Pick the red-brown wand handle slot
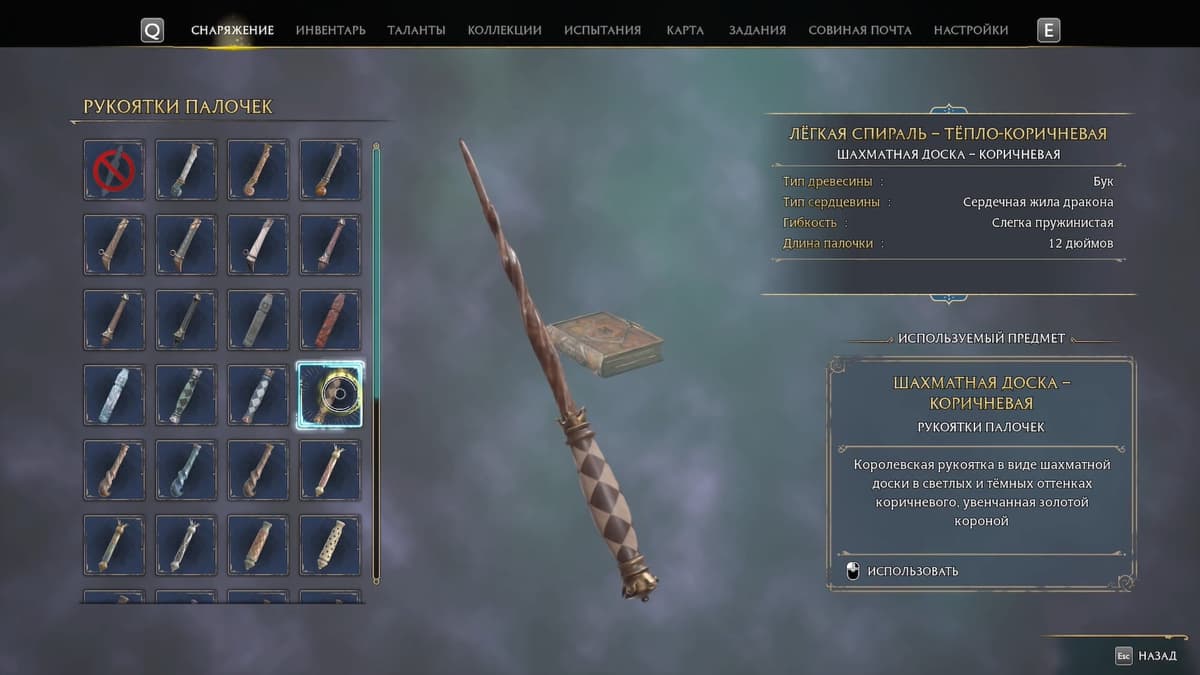 tap(330, 320)
